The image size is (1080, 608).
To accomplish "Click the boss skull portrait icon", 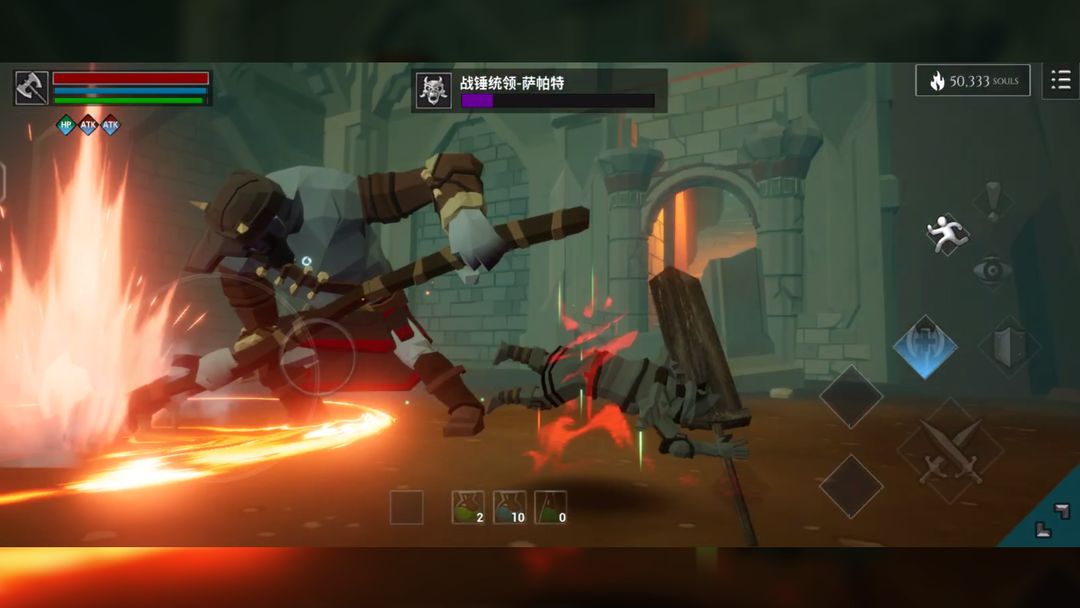I will [433, 90].
